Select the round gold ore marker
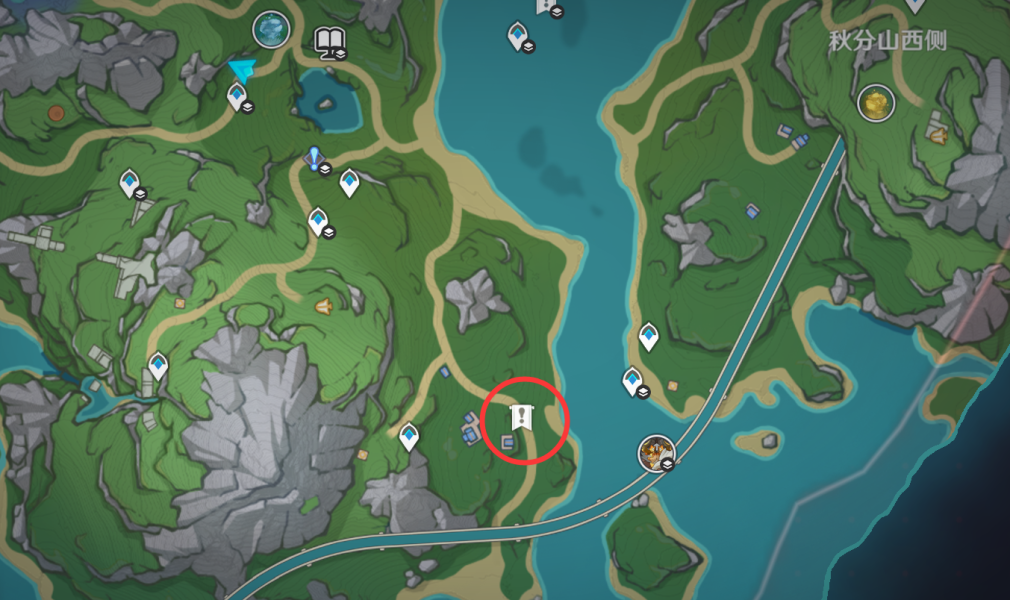This screenshot has width=1010, height=600. click(x=876, y=103)
